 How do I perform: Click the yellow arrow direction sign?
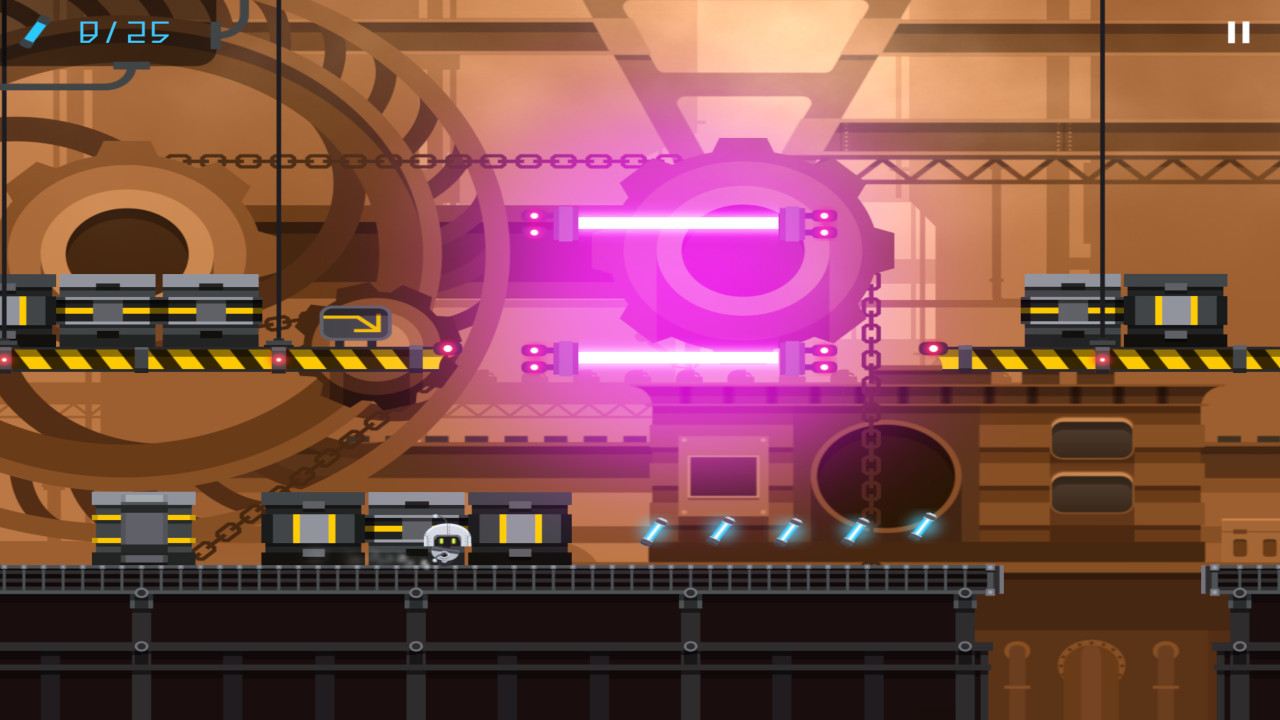[x=355, y=323]
